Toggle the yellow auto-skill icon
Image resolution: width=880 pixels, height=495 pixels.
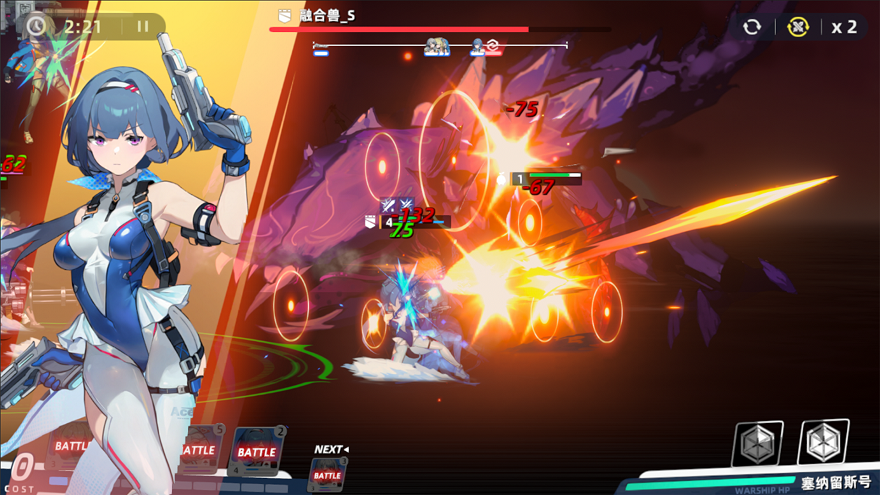click(x=797, y=27)
